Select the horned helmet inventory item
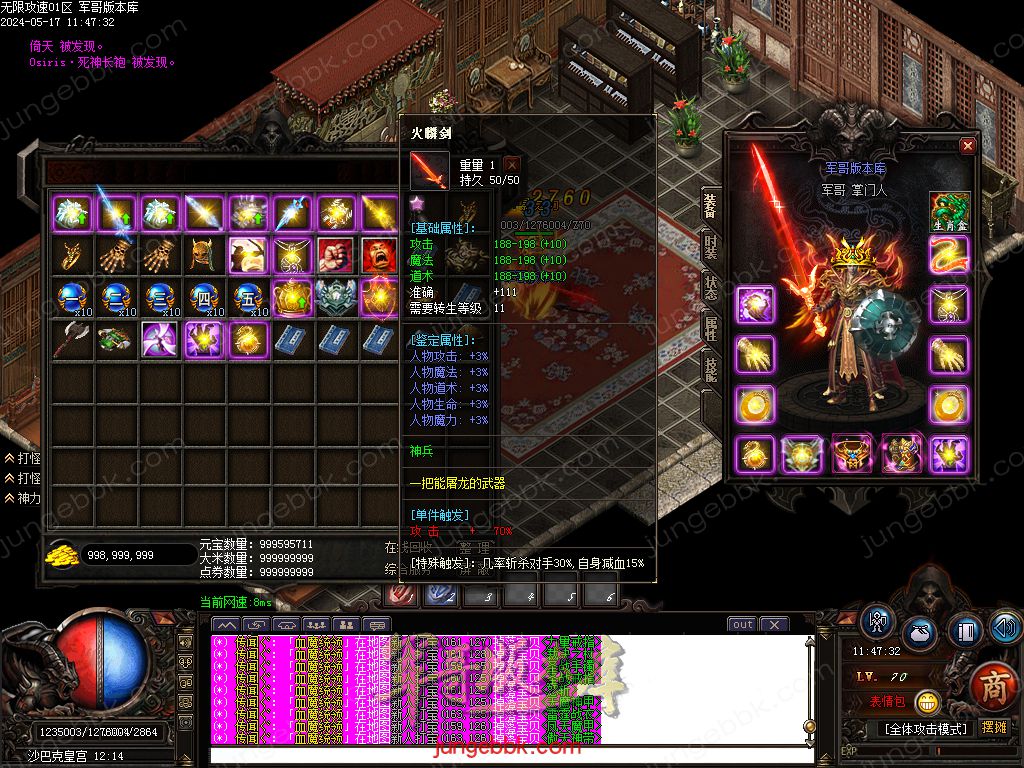 pos(203,255)
